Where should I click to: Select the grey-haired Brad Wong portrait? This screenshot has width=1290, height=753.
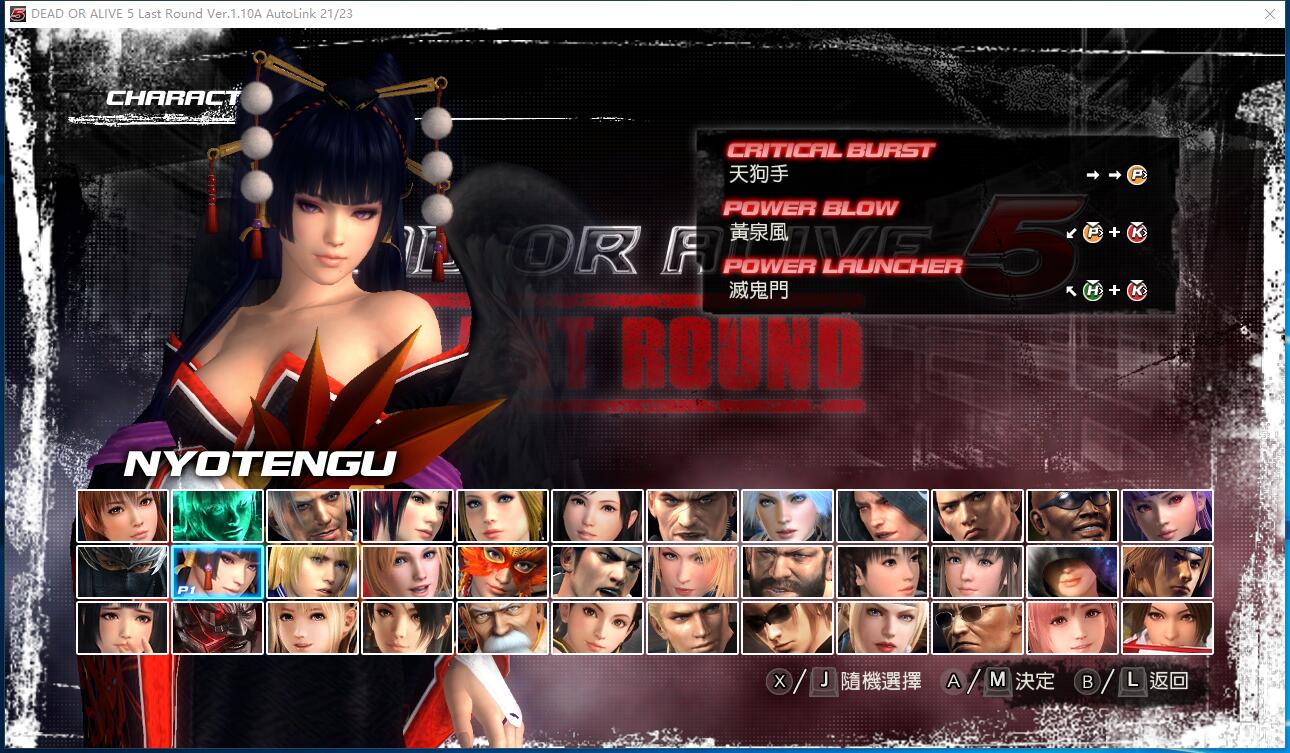(312, 515)
